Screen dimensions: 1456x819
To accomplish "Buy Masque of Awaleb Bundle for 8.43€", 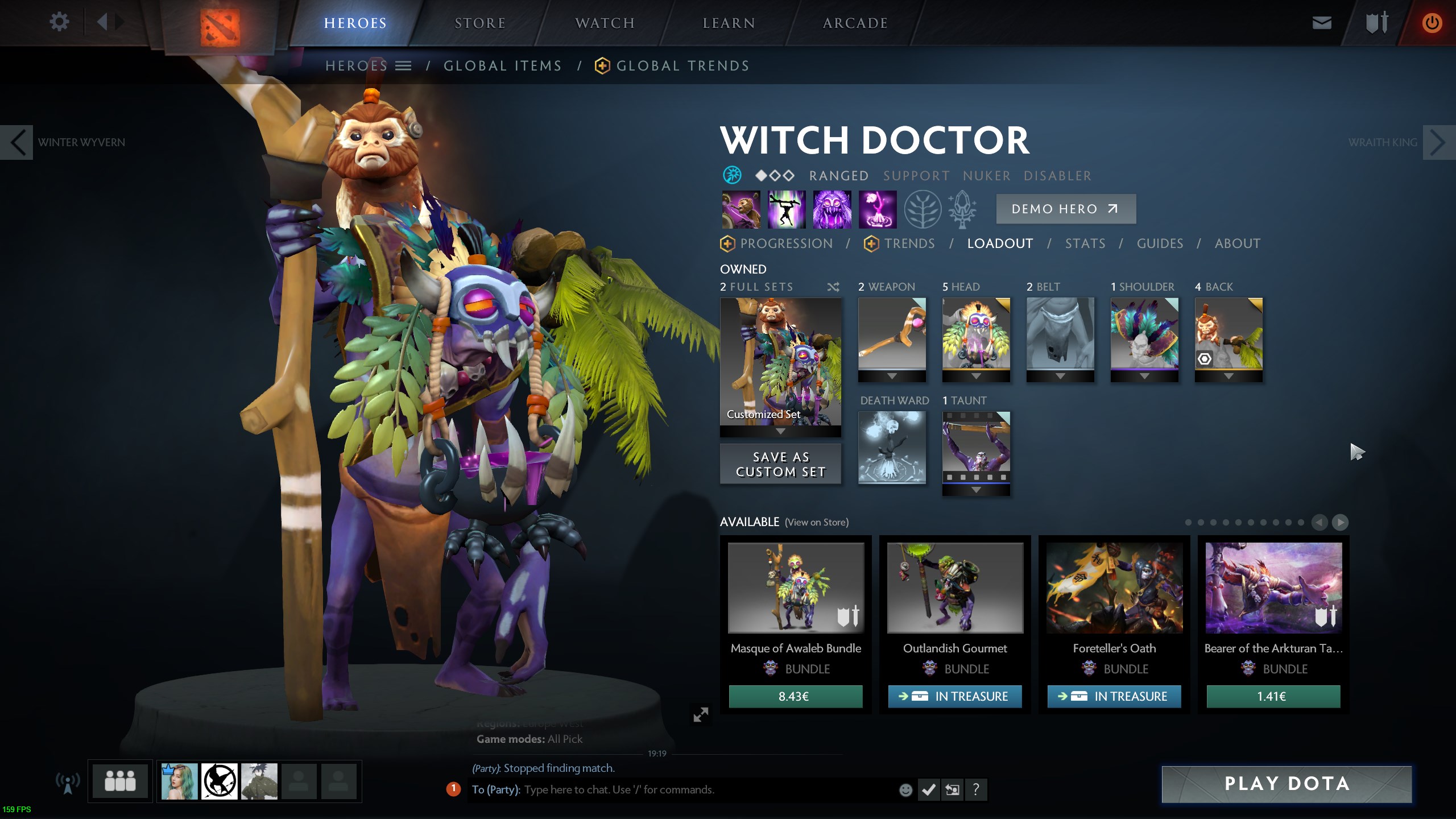I will coord(795,696).
